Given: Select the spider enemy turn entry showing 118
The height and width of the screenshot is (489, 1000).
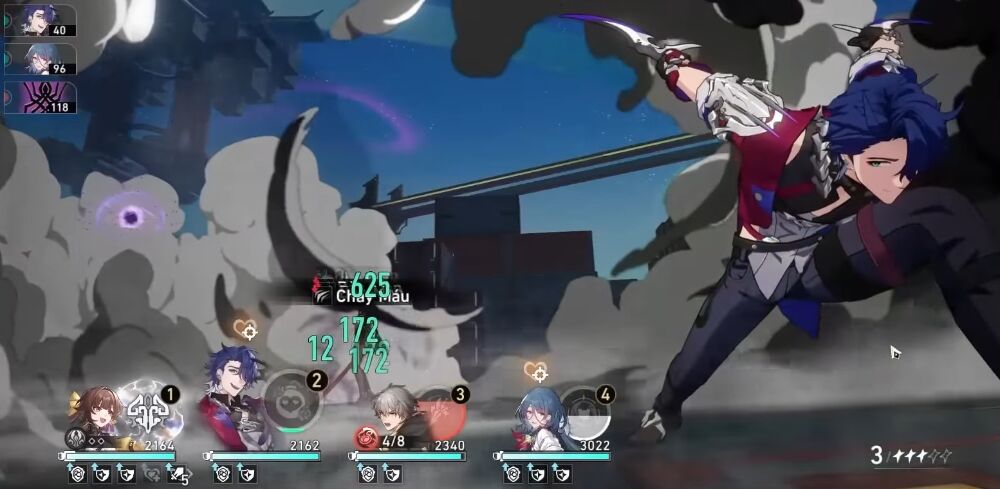Looking at the screenshot, I should 40,97.
